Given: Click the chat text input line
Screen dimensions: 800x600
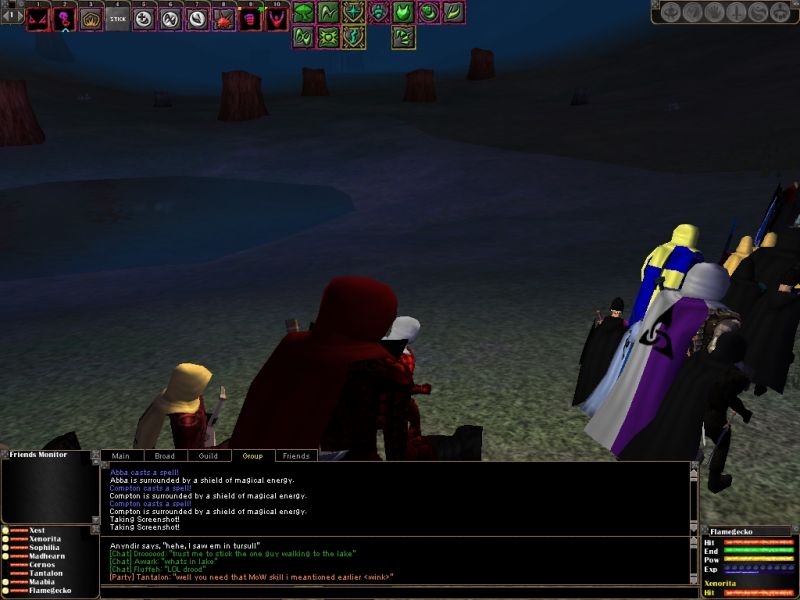Looking at the screenshot, I should pos(395,592).
